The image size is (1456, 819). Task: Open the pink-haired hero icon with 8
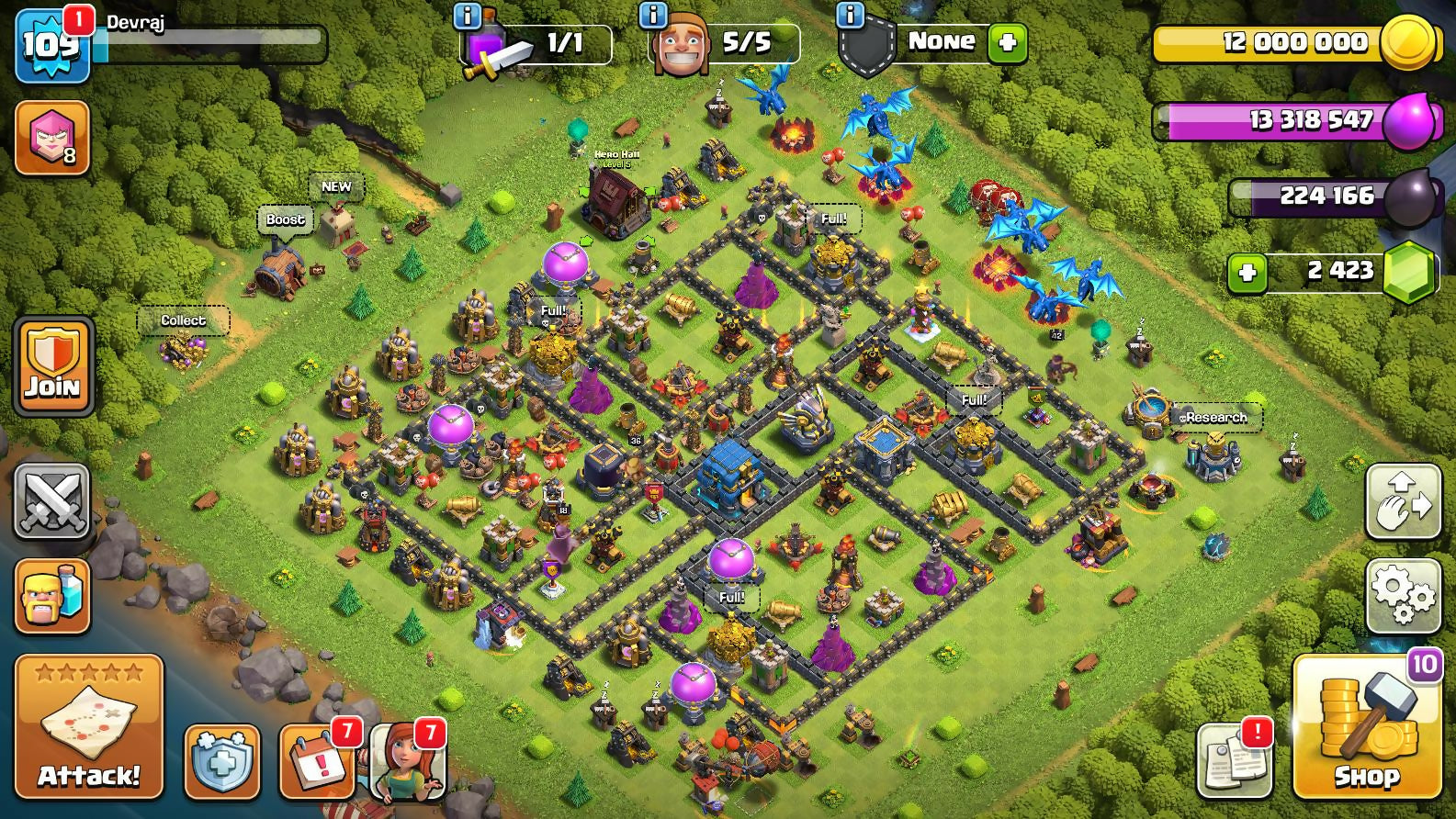[x=52, y=138]
